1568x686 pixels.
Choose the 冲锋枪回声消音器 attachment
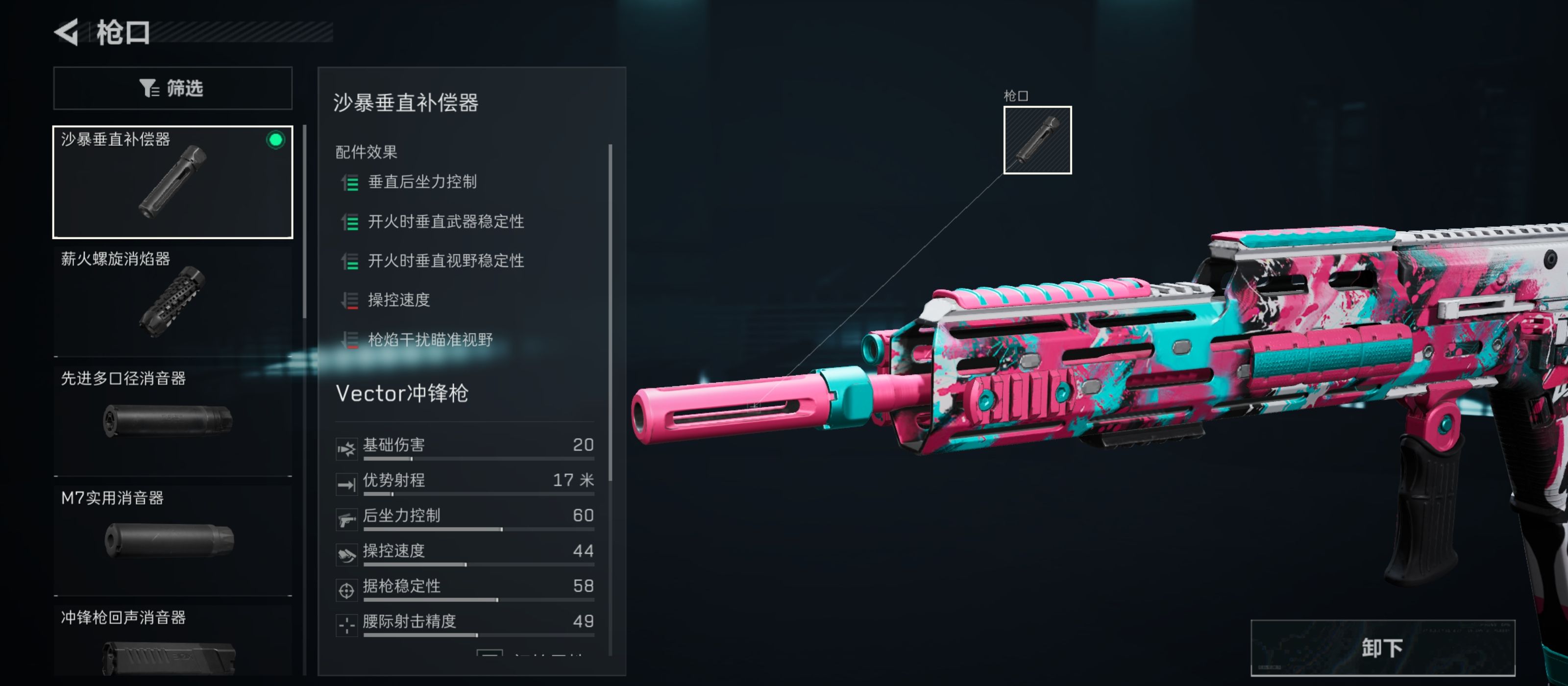tap(172, 643)
